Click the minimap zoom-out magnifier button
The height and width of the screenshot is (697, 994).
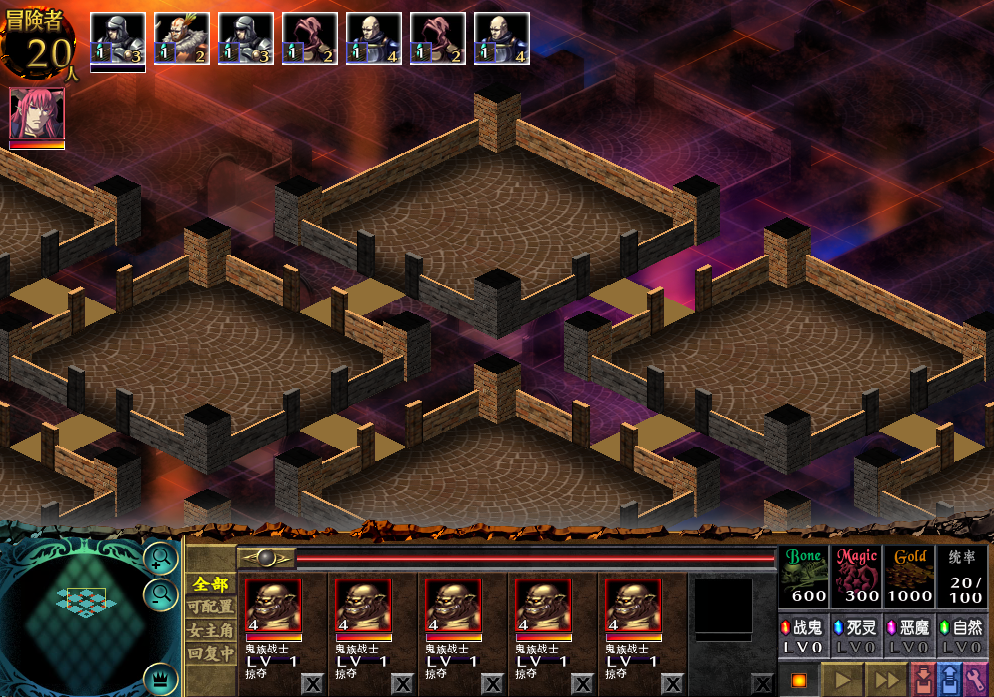pyautogui.click(x=159, y=596)
